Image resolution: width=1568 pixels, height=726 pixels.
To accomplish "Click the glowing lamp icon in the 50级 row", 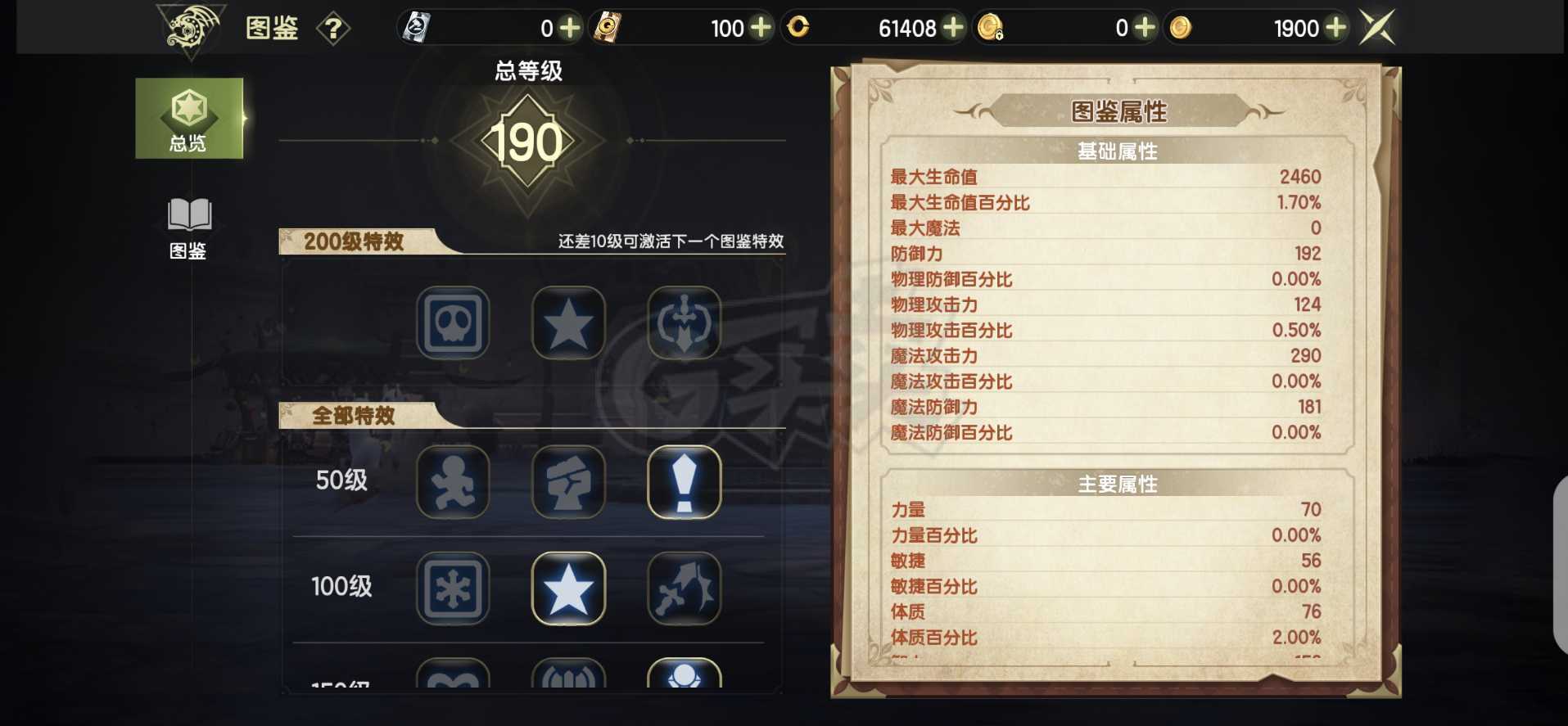I will 685,482.
